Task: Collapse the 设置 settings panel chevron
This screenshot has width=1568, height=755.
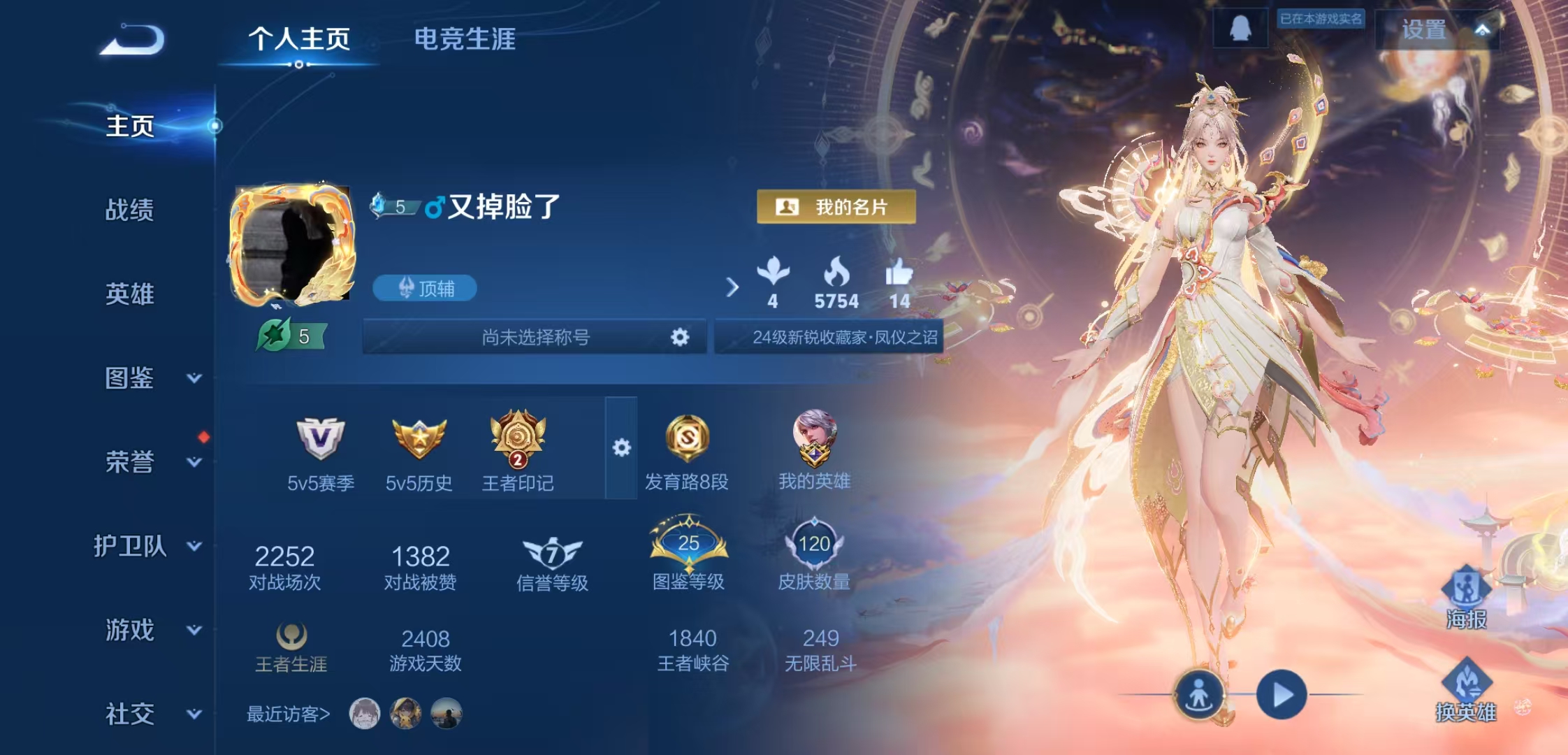Action: pos(1484,29)
